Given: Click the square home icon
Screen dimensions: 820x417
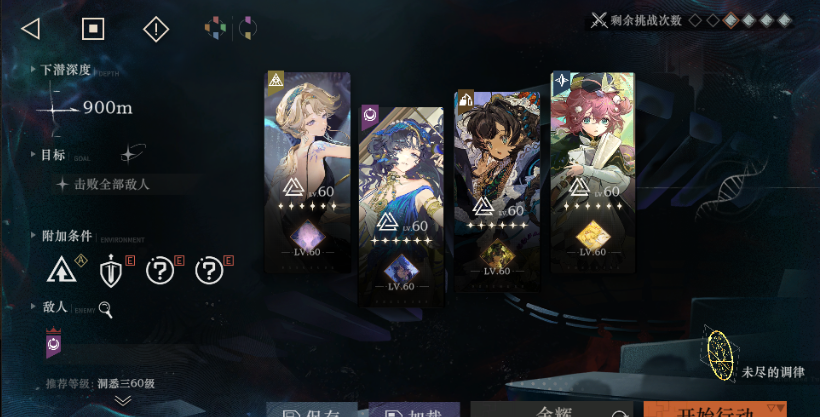Looking at the screenshot, I should [93, 28].
